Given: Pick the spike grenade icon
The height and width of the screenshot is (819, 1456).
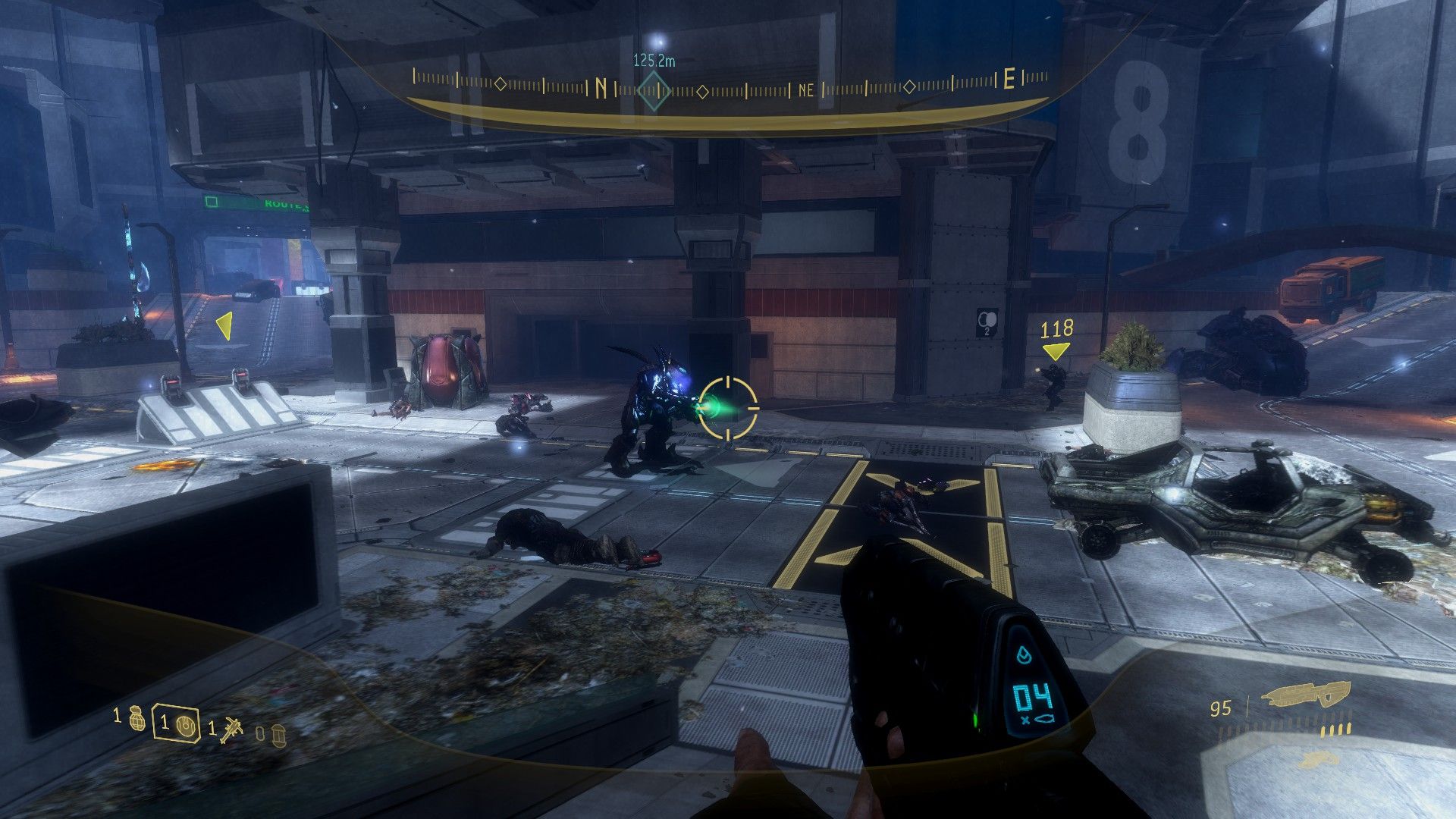Looking at the screenshot, I should pos(230,730).
